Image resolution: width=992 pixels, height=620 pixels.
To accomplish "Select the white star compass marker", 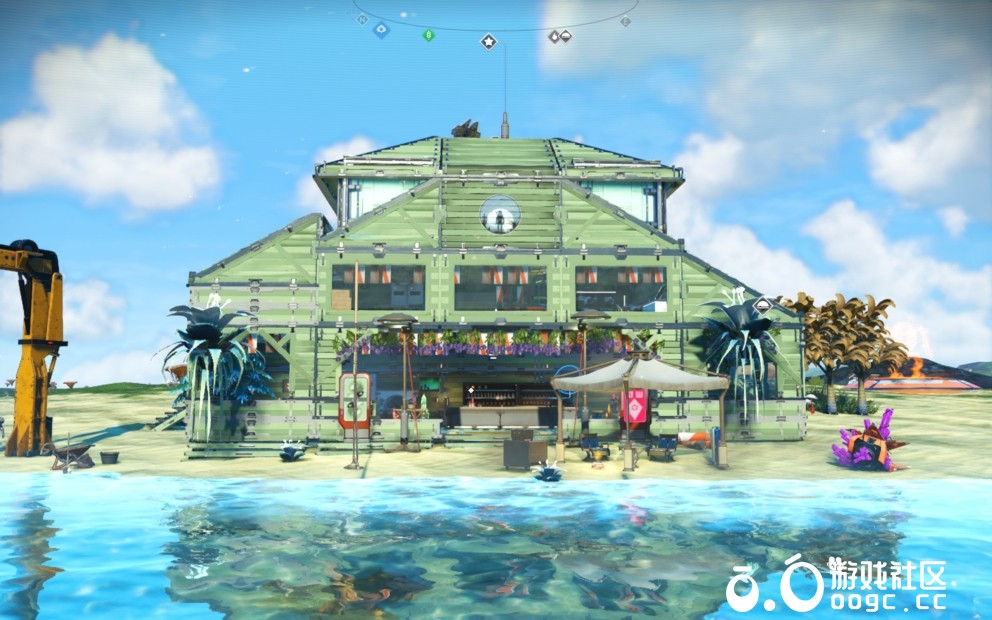I will (x=488, y=41).
